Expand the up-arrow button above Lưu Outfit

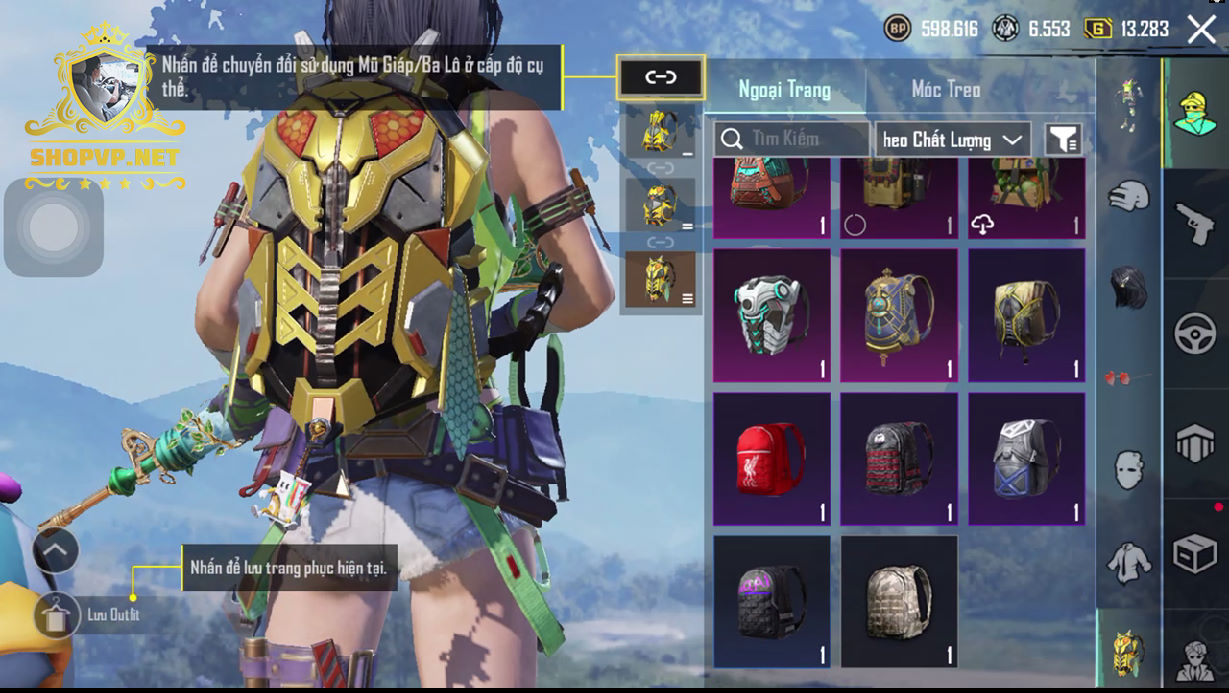coord(56,549)
